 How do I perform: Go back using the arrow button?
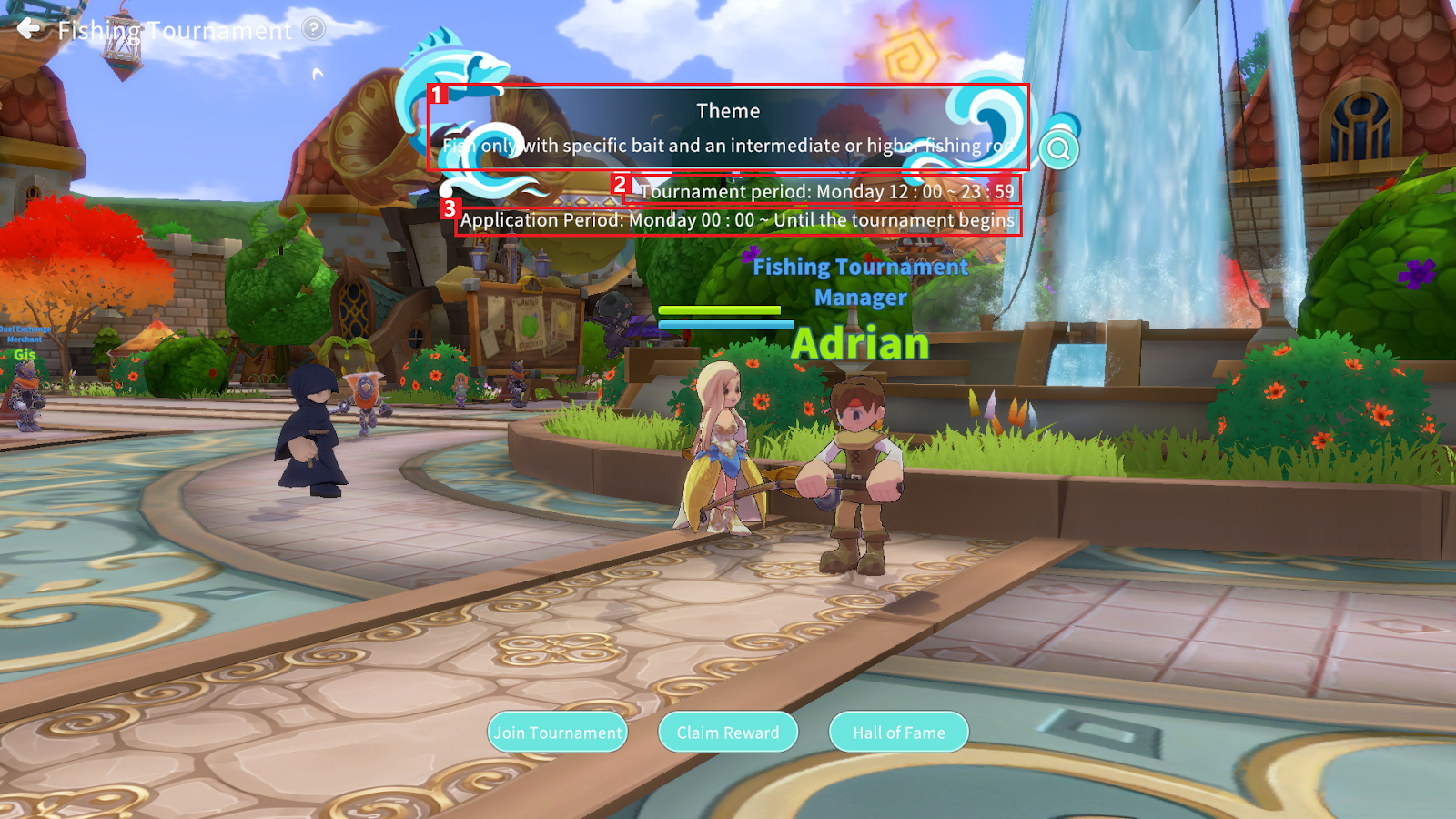point(30,29)
